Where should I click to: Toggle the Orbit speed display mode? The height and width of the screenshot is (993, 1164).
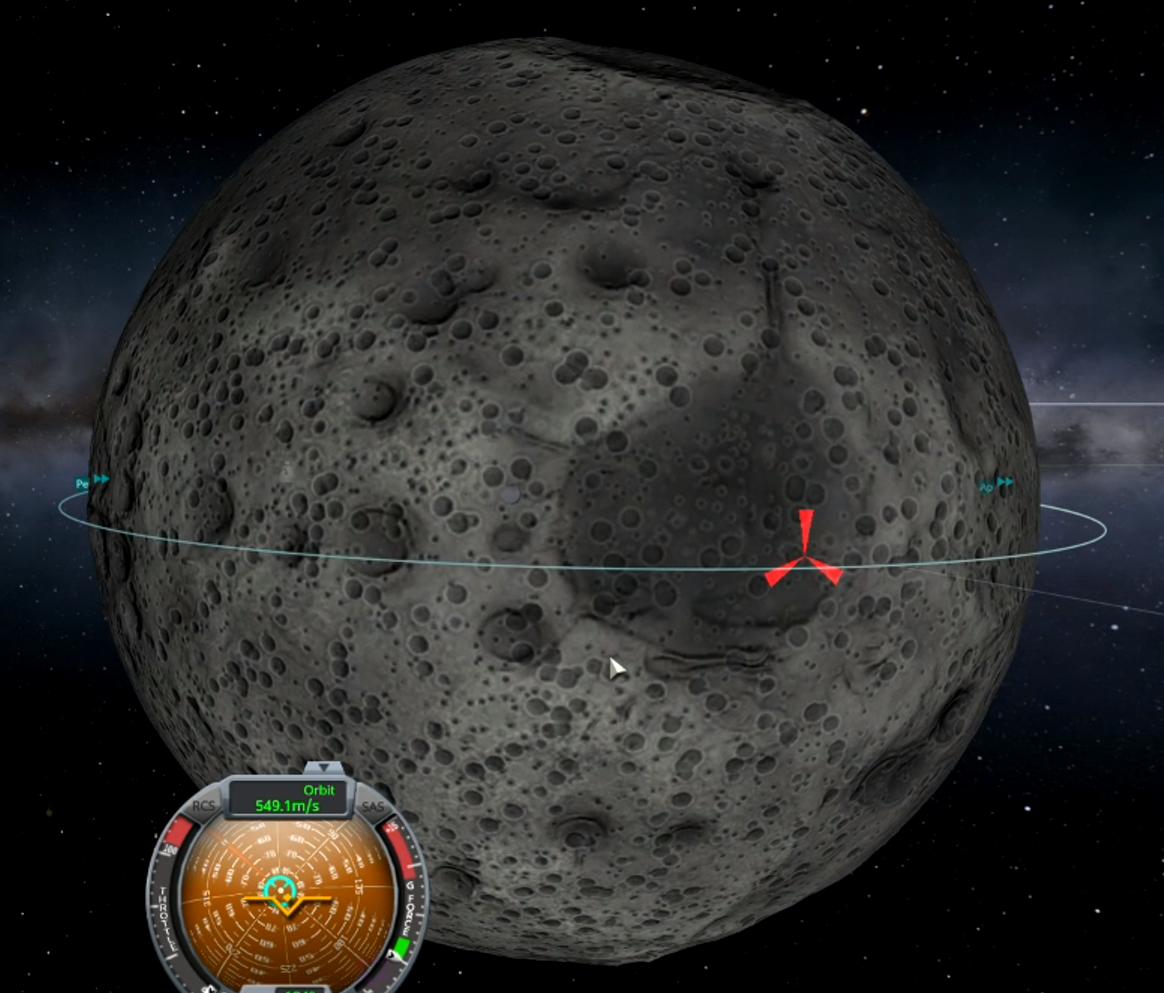coord(290,798)
